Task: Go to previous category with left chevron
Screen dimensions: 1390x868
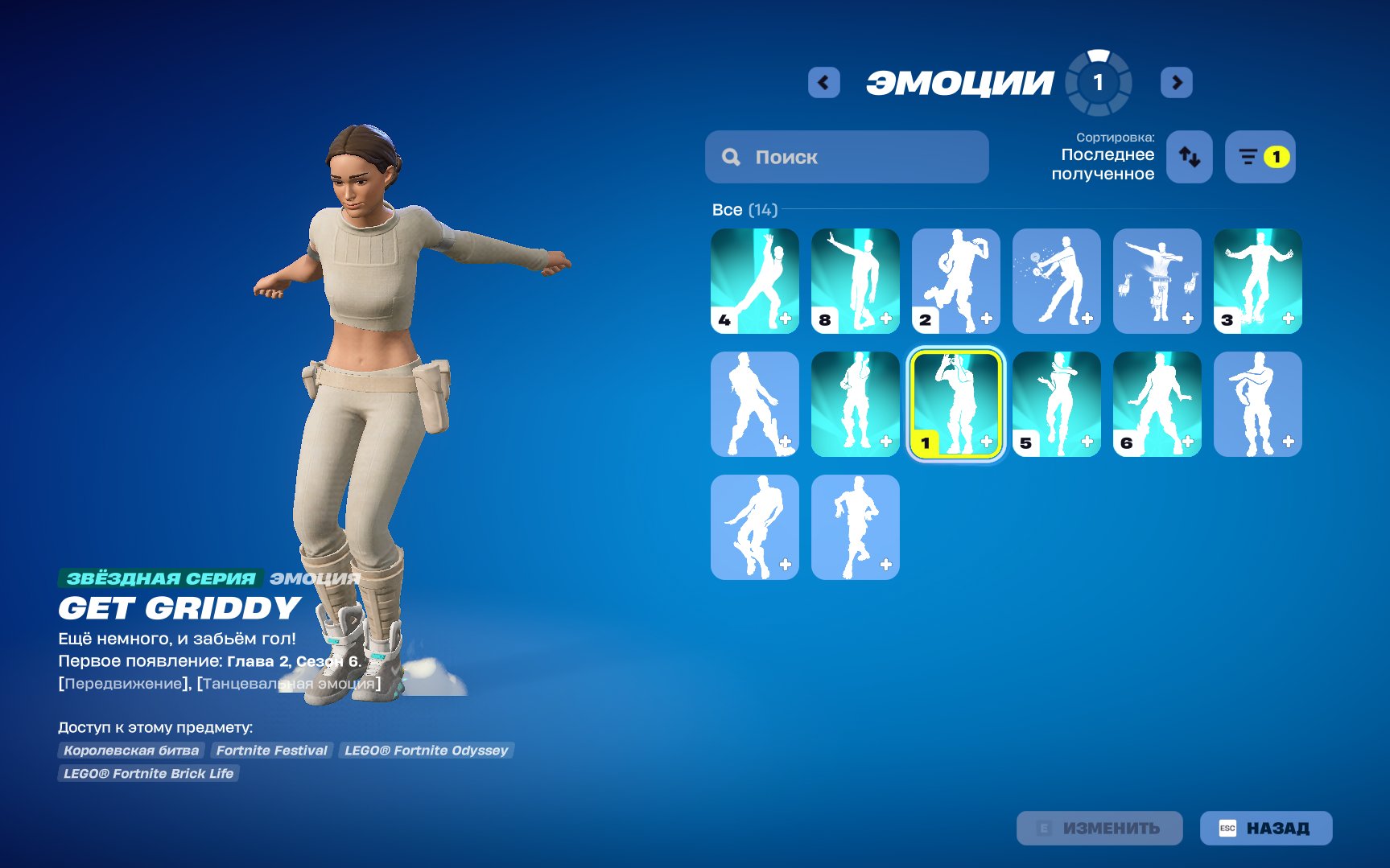Action: click(823, 82)
